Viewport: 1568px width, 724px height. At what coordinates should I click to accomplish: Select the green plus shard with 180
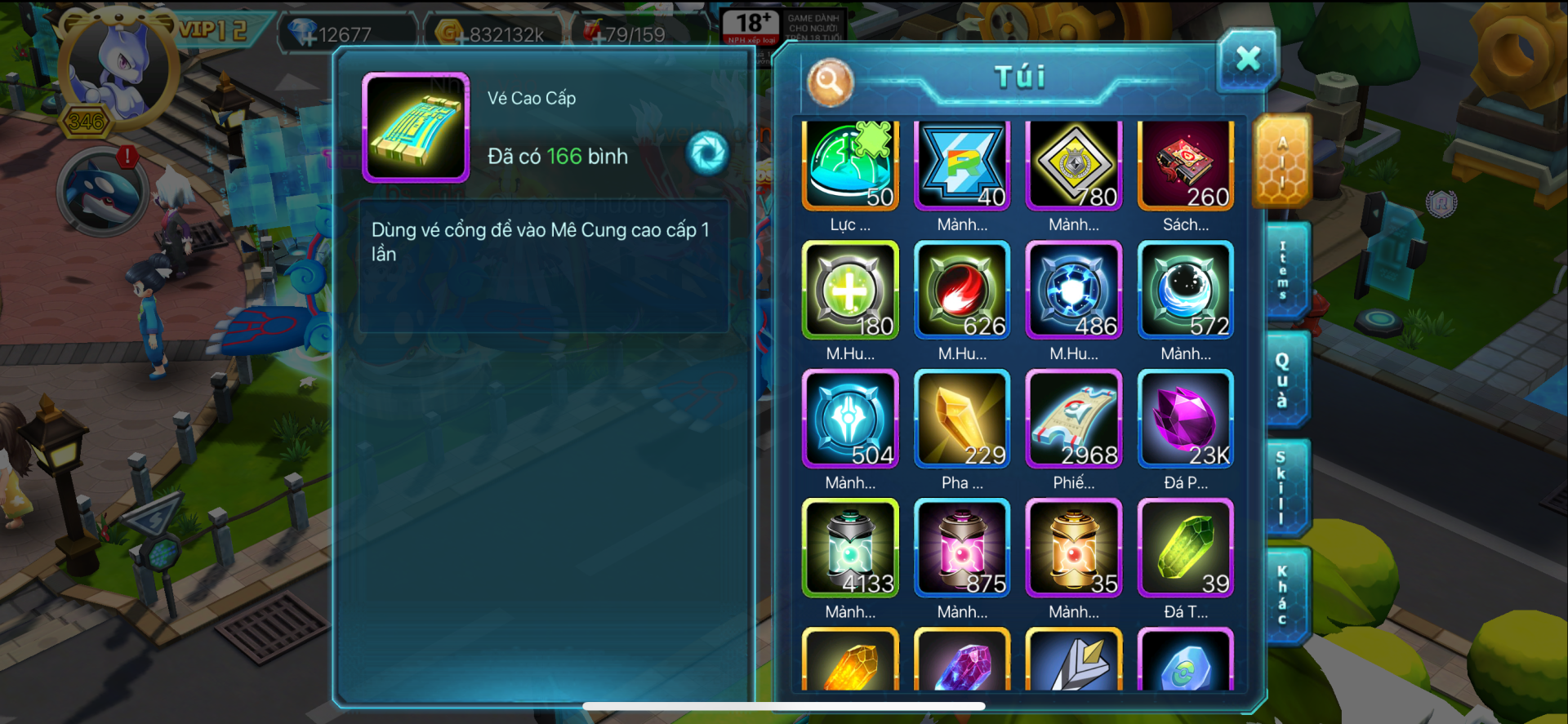(850, 290)
